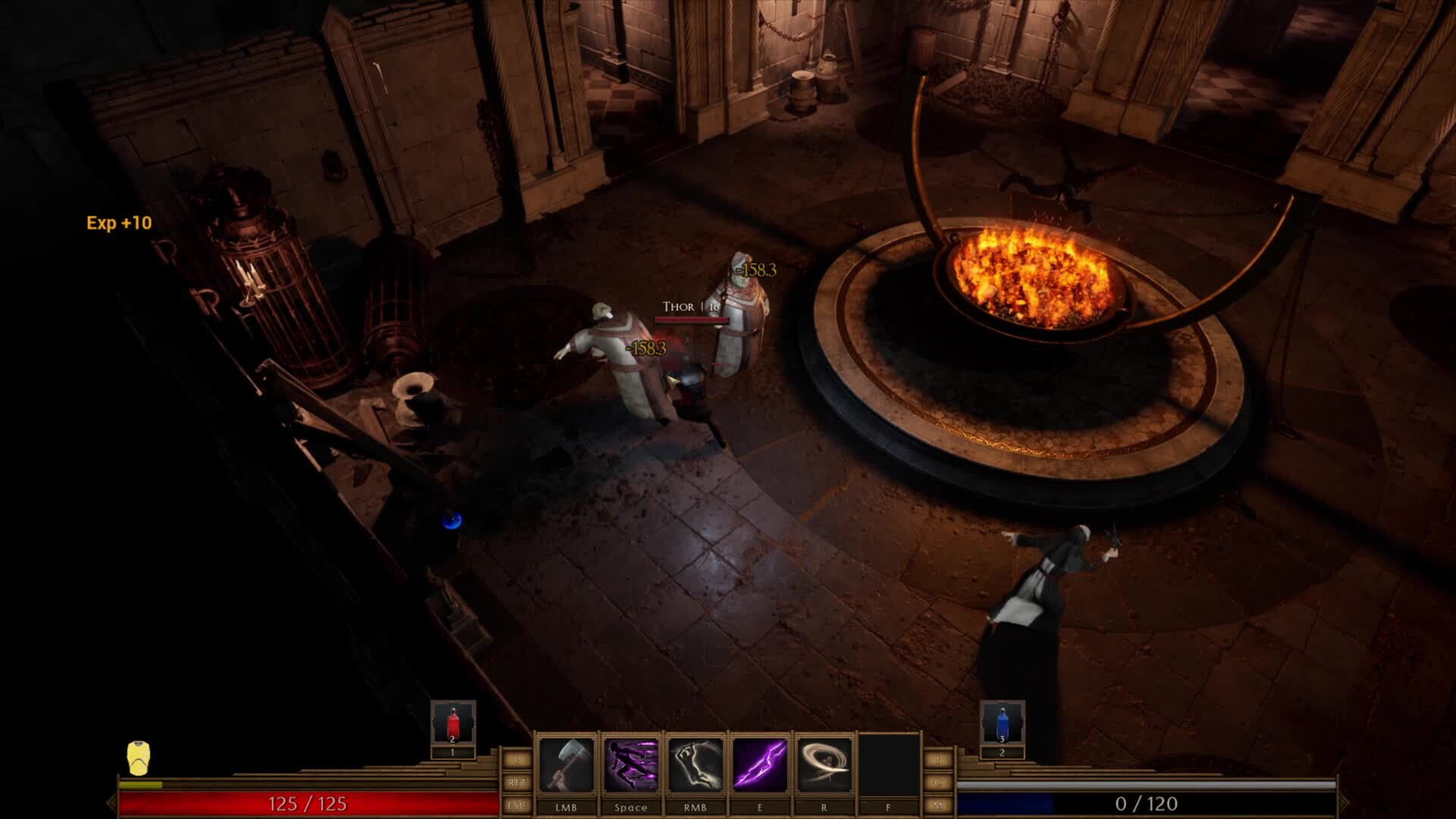Viewport: 1456px width, 819px height.
Task: Click the small RET button
Action: [517, 782]
